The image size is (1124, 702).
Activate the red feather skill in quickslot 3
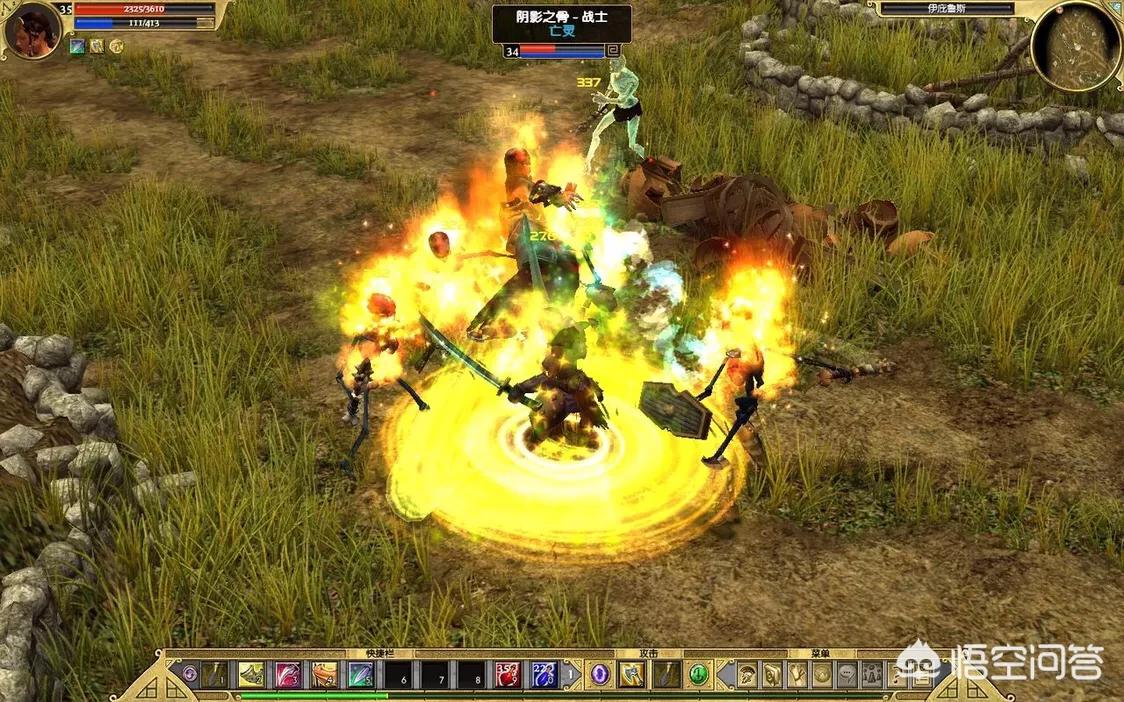pyautogui.click(x=288, y=675)
